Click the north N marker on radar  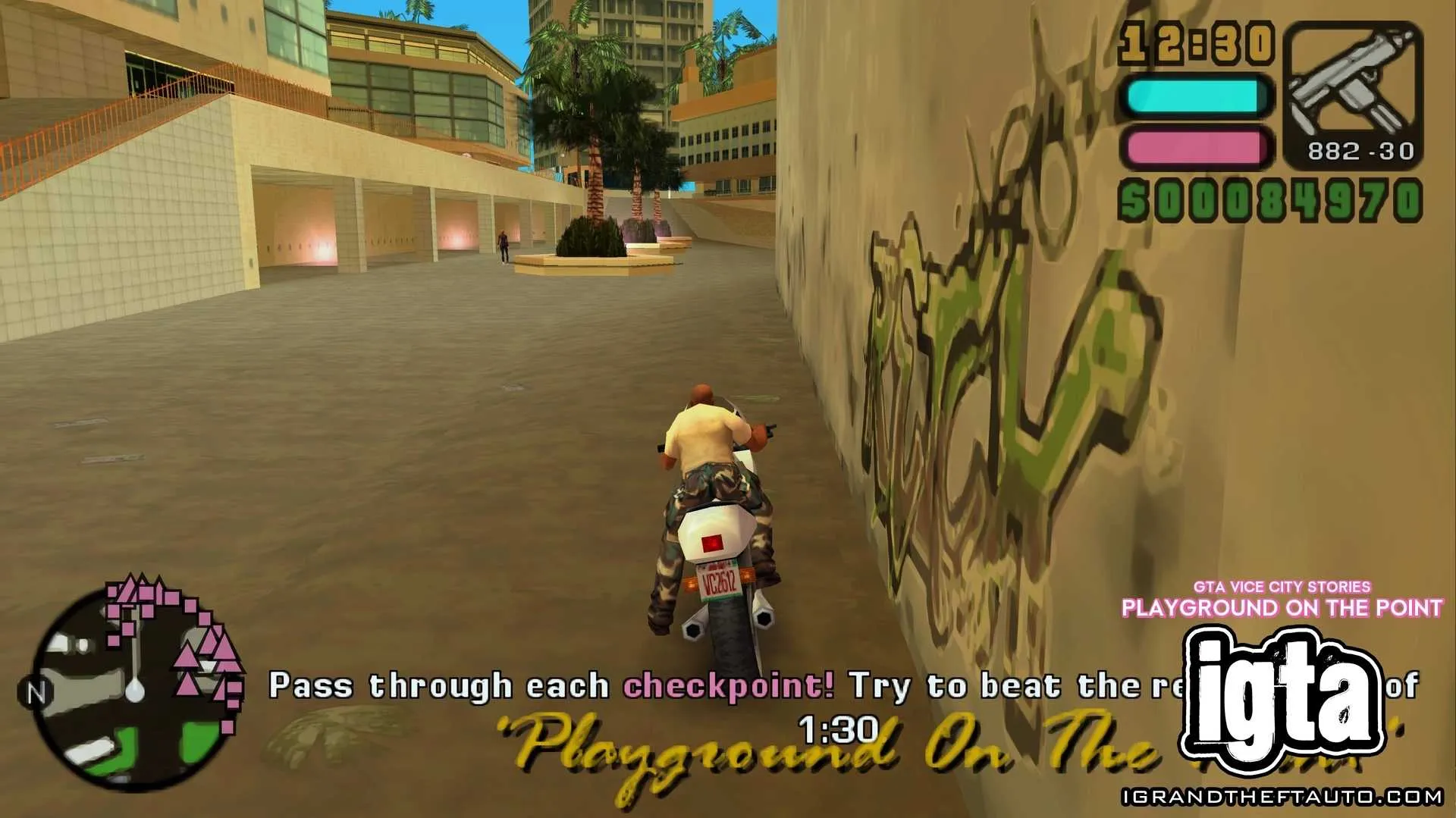pyautogui.click(x=35, y=693)
